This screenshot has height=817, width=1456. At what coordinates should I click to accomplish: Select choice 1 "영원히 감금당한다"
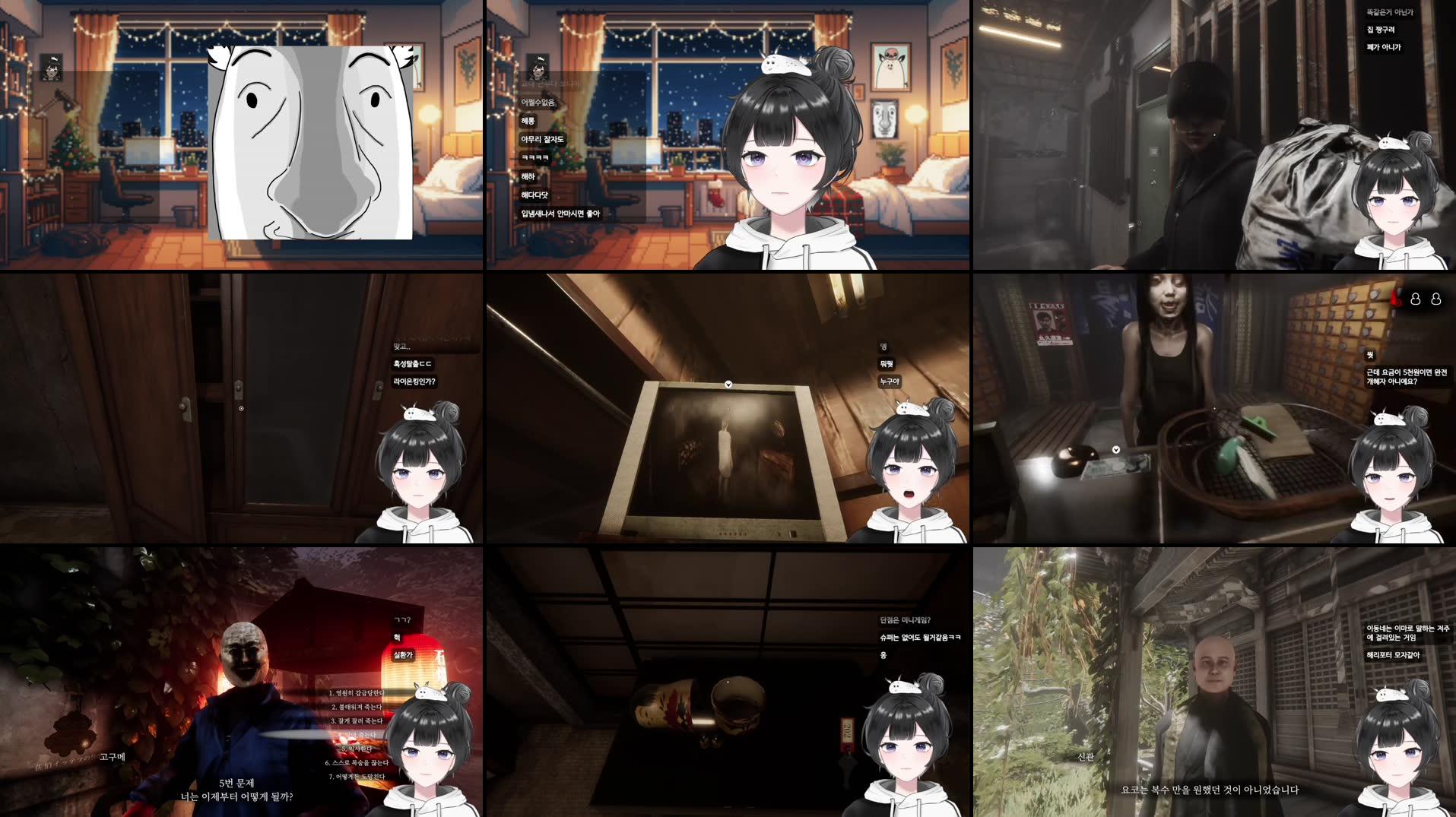(x=357, y=693)
